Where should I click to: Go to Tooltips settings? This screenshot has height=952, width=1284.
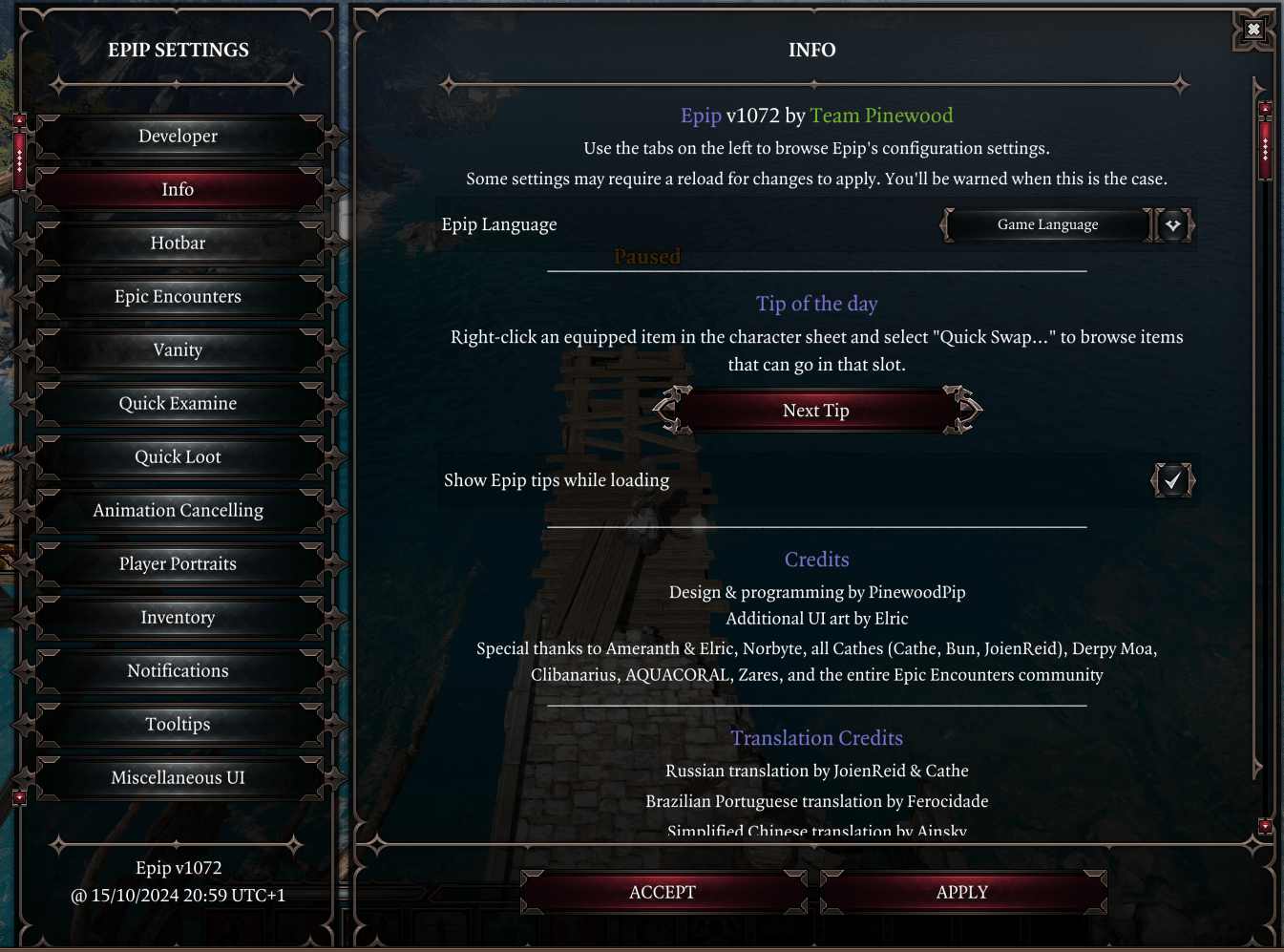pos(178,725)
